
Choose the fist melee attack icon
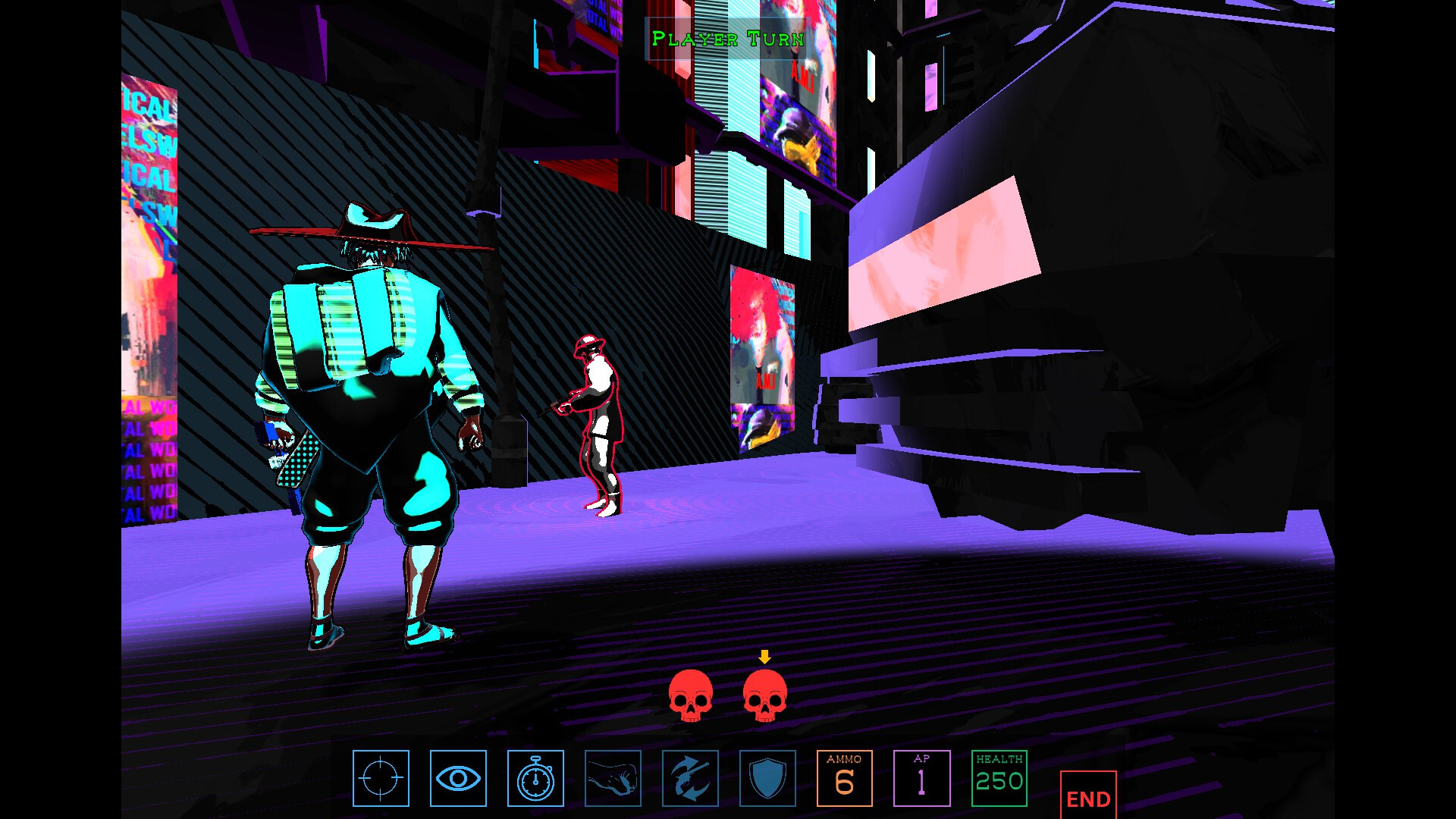(x=613, y=778)
